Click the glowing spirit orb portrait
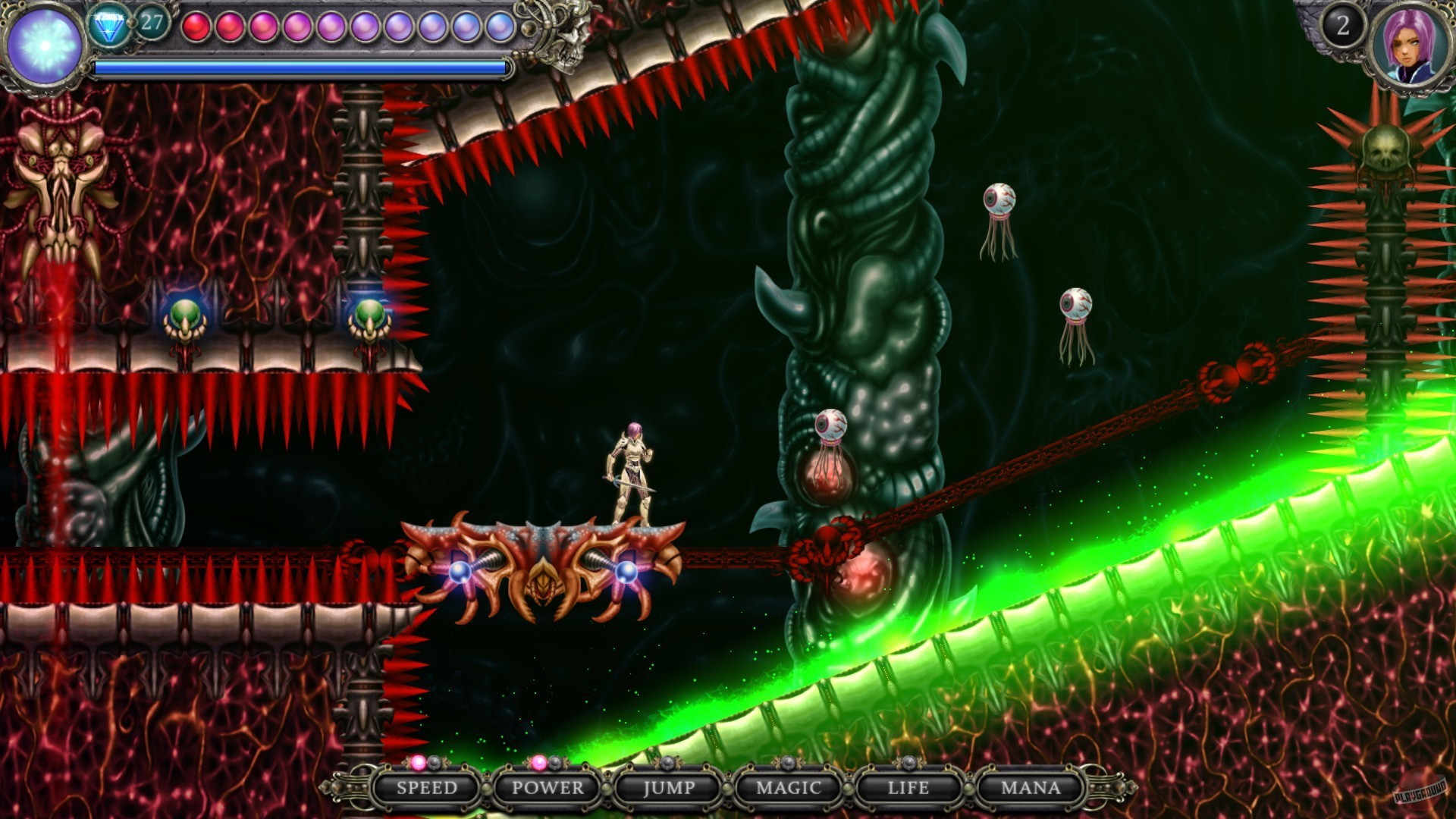 click(x=44, y=45)
